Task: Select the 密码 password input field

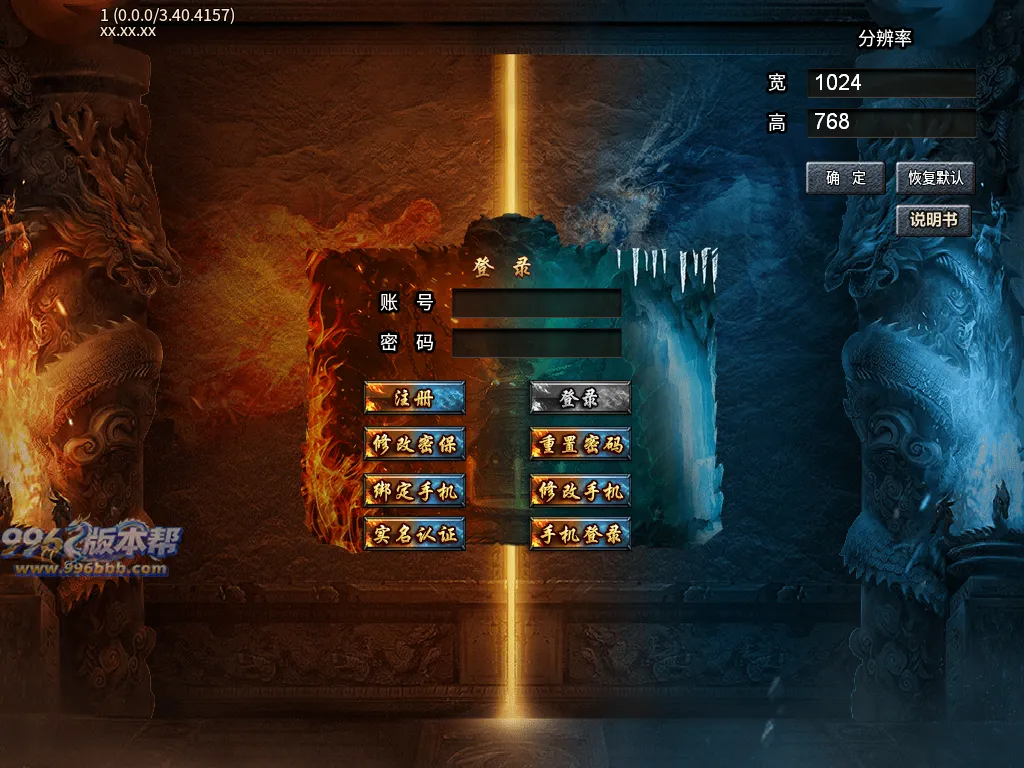Action: click(537, 343)
